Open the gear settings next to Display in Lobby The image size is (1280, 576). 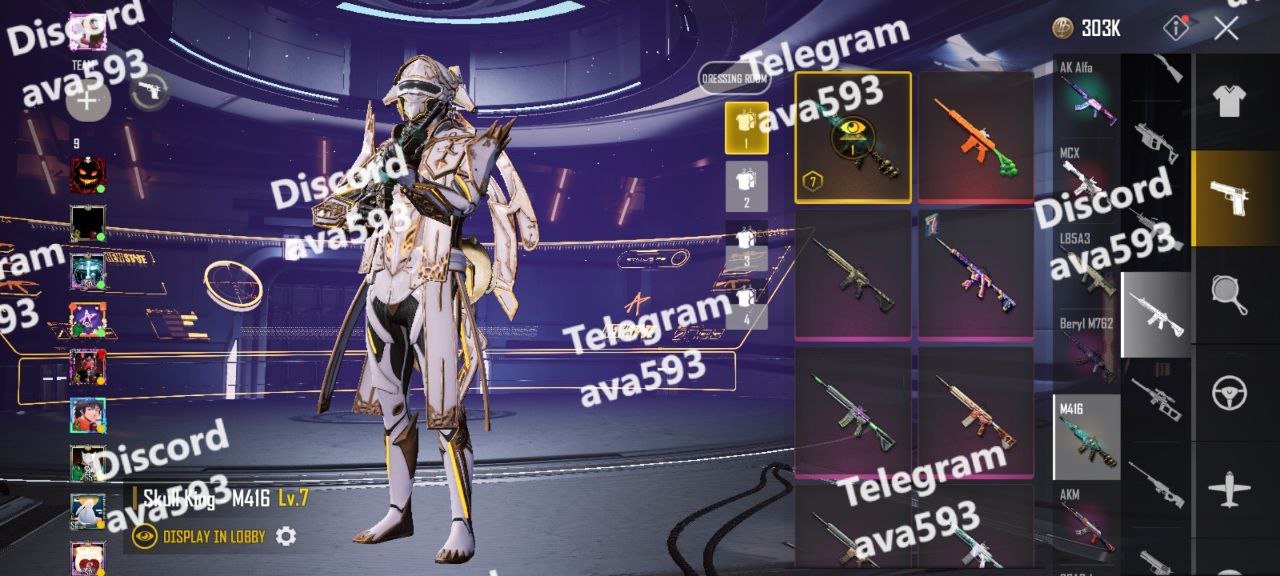pos(286,537)
